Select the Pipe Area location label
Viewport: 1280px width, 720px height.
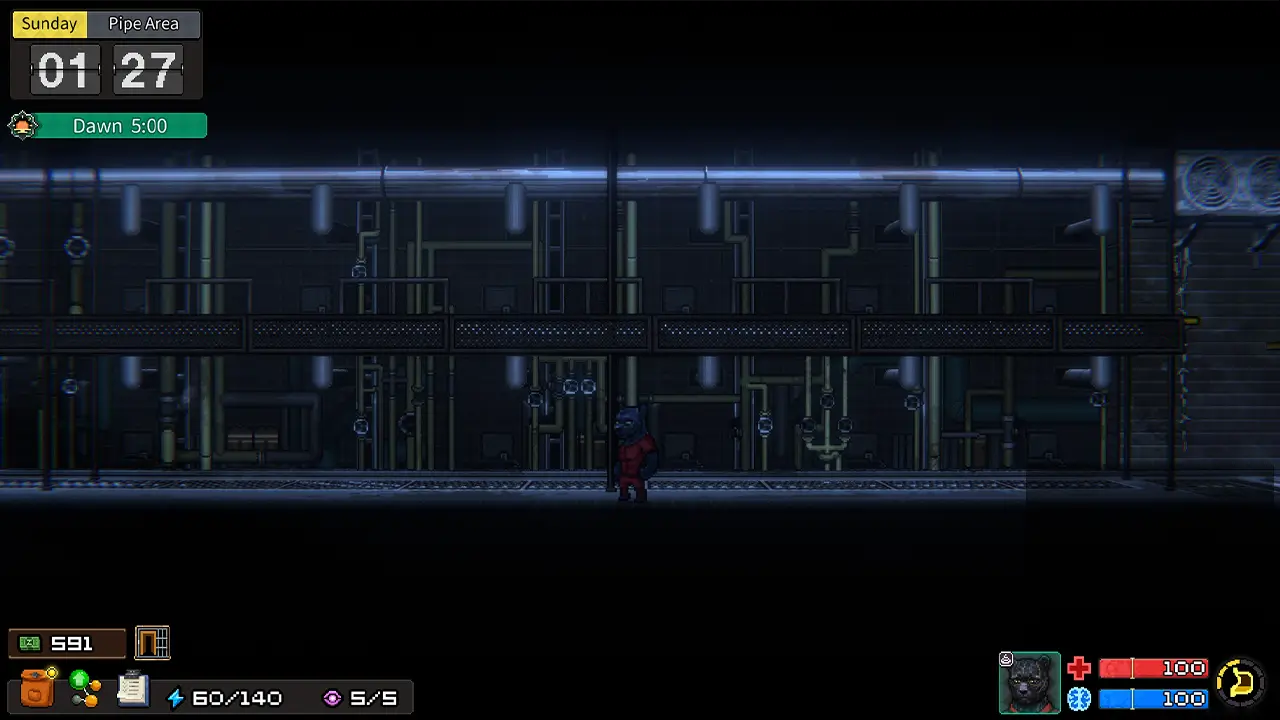pyautogui.click(x=143, y=23)
